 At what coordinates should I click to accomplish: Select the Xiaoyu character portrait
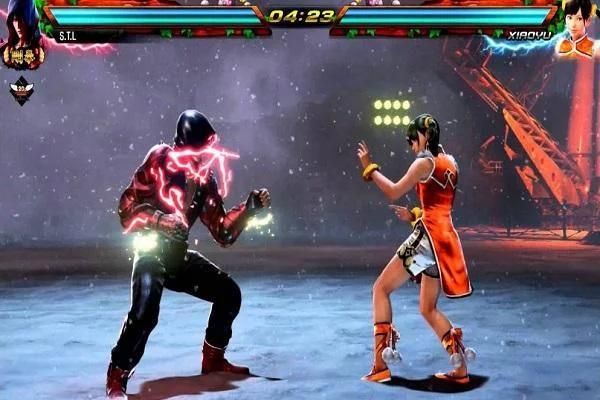coord(576,28)
